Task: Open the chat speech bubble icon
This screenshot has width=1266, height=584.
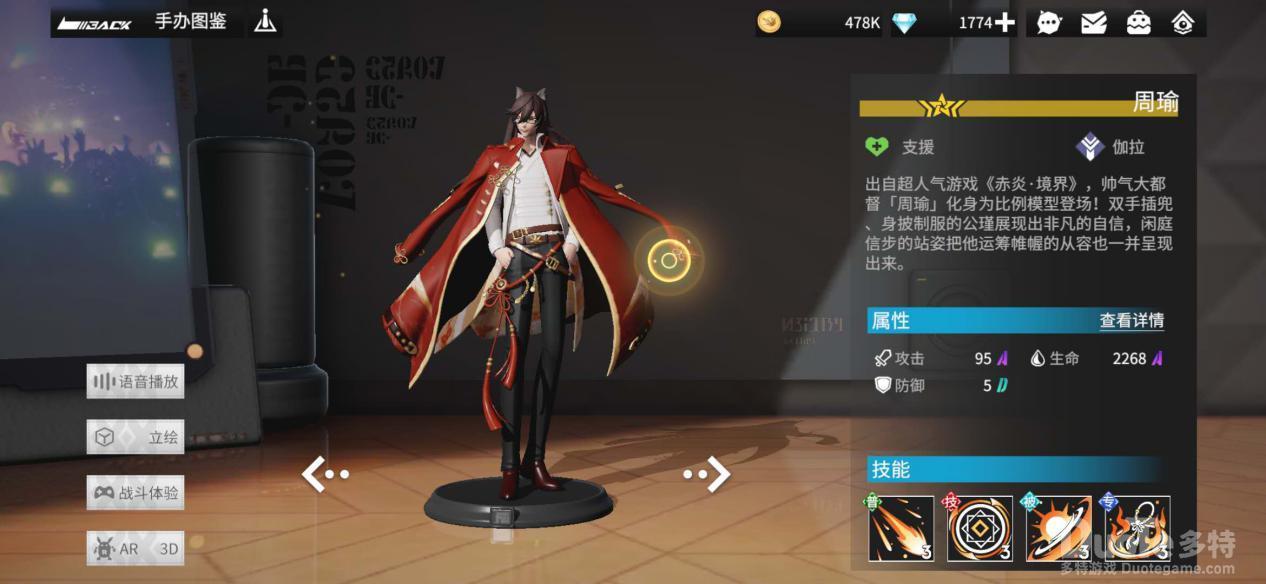Action: click(x=1048, y=22)
